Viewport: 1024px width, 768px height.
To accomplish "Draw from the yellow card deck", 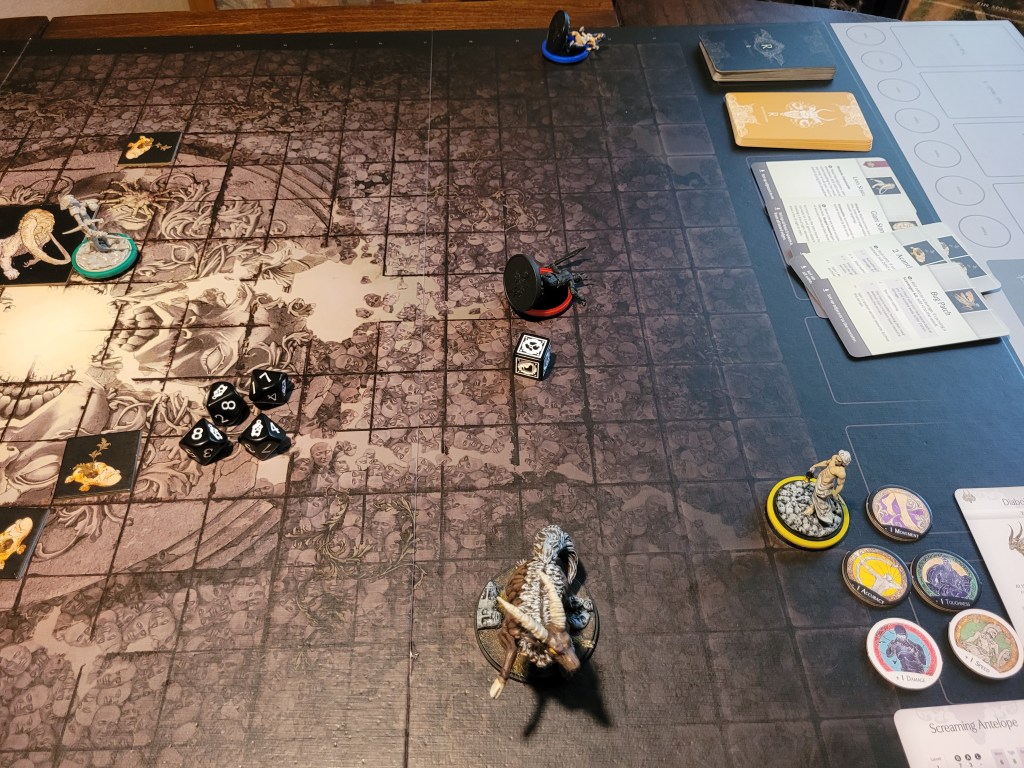I will pyautogui.click(x=797, y=120).
